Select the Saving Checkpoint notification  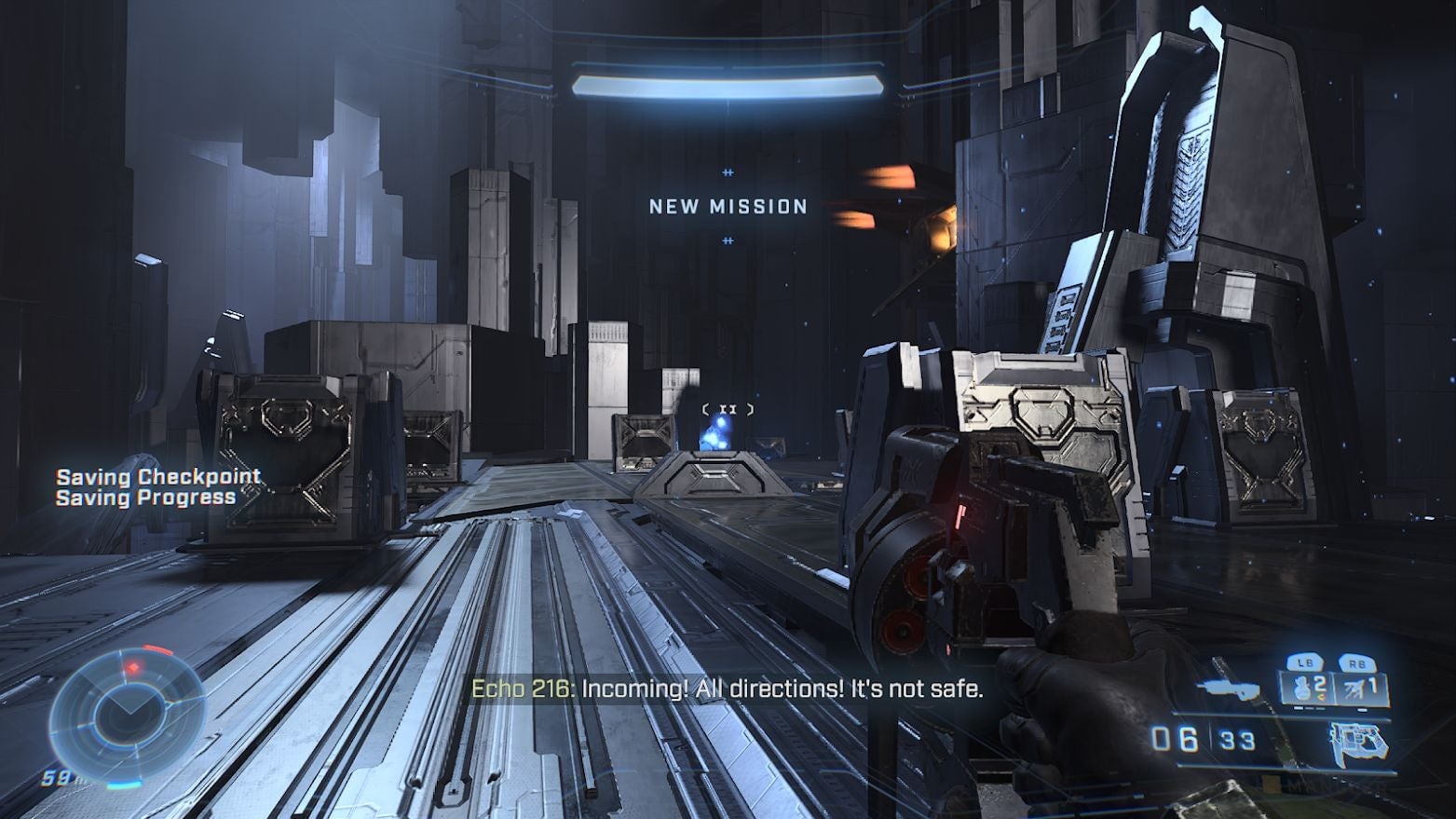(159, 475)
